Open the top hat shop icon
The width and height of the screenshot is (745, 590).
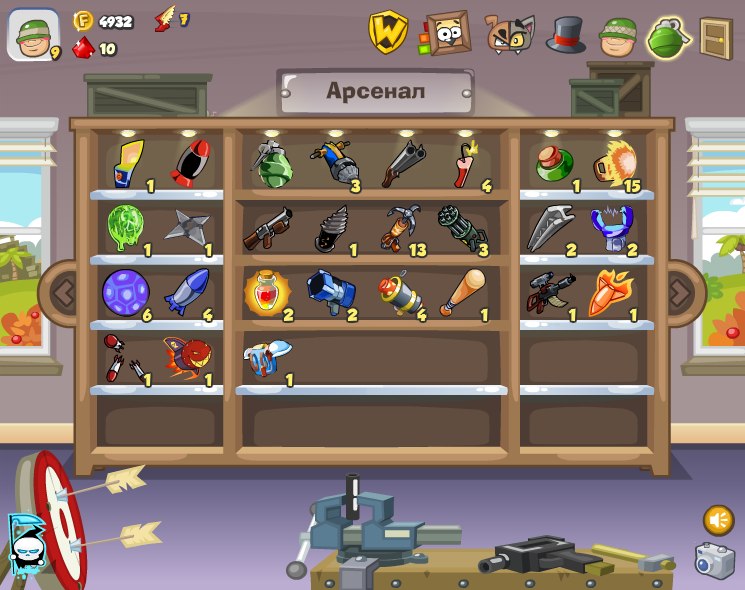point(565,34)
